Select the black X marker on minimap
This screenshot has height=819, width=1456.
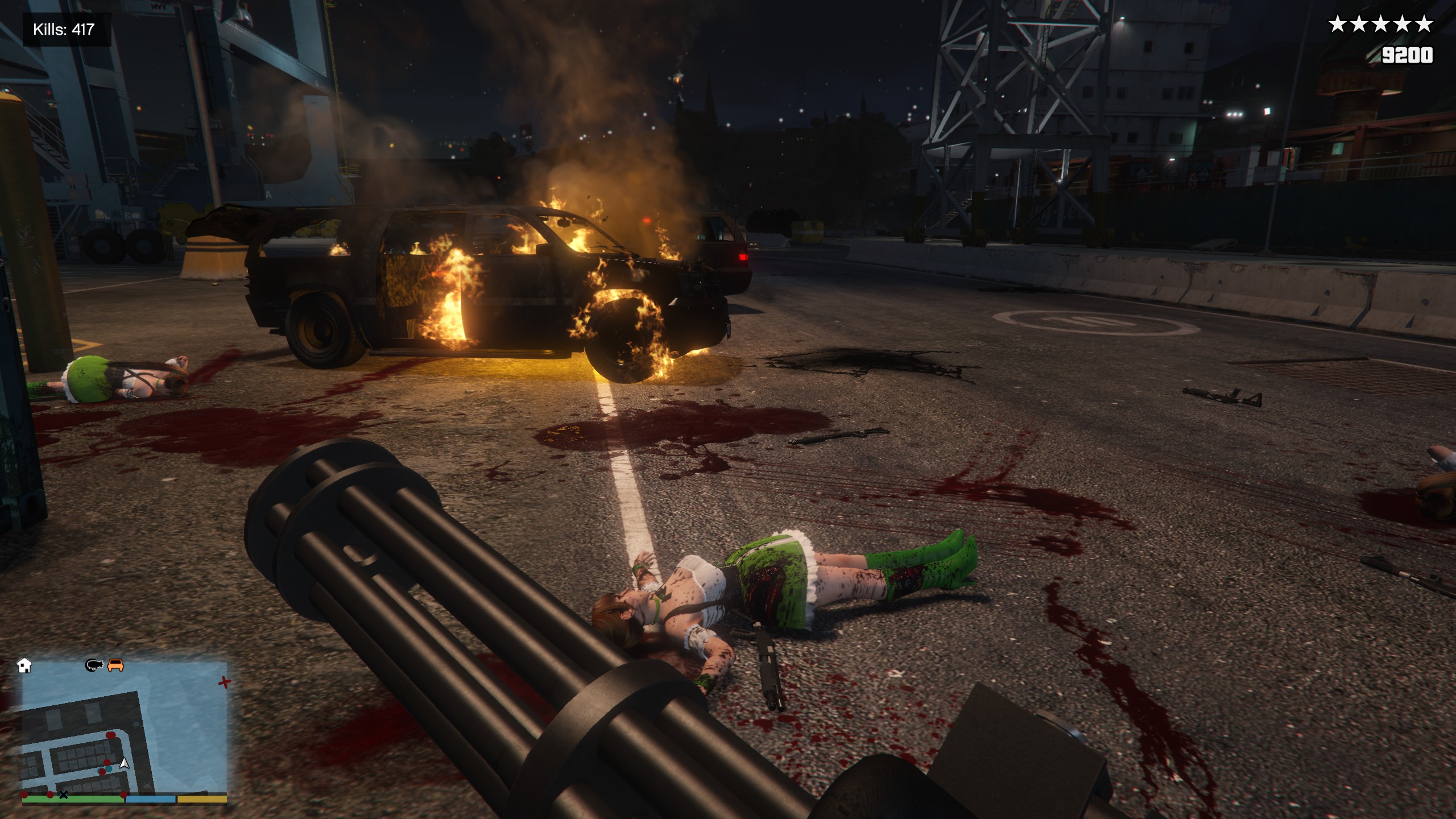[x=64, y=795]
